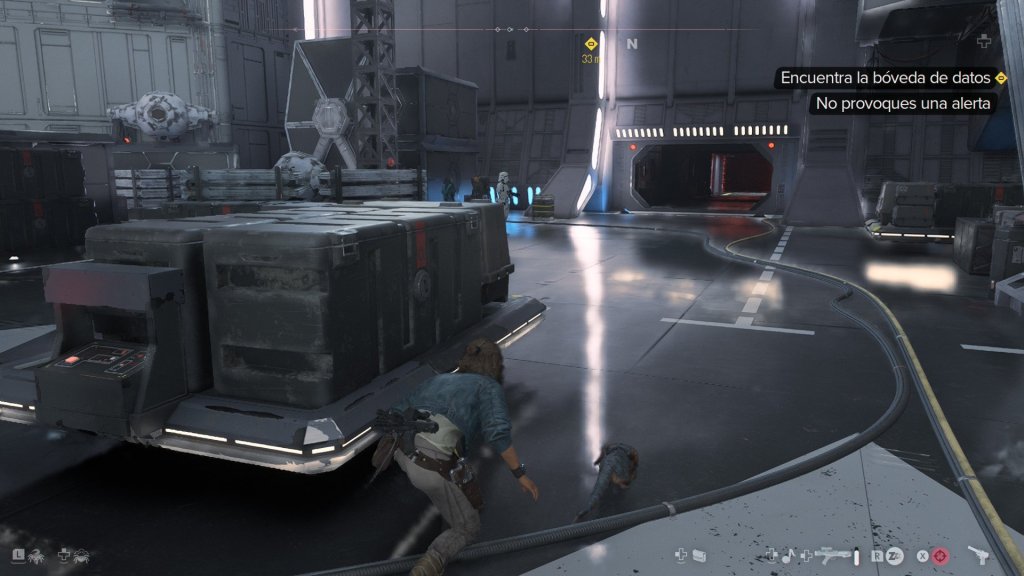Select the 'No provoques una alerta' objective
This screenshot has height=576, width=1024.
(901, 103)
